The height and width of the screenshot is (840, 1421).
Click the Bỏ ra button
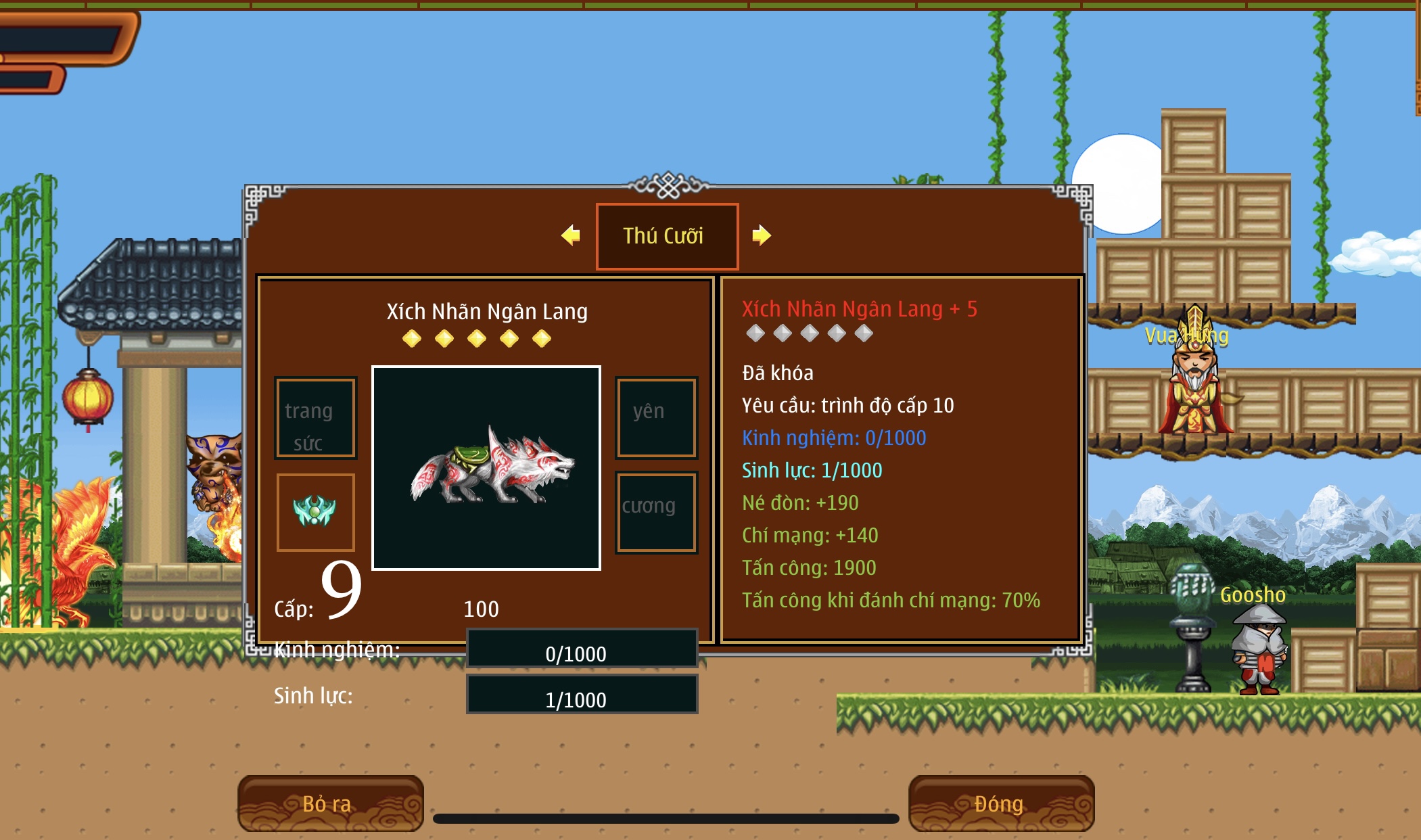[330, 803]
